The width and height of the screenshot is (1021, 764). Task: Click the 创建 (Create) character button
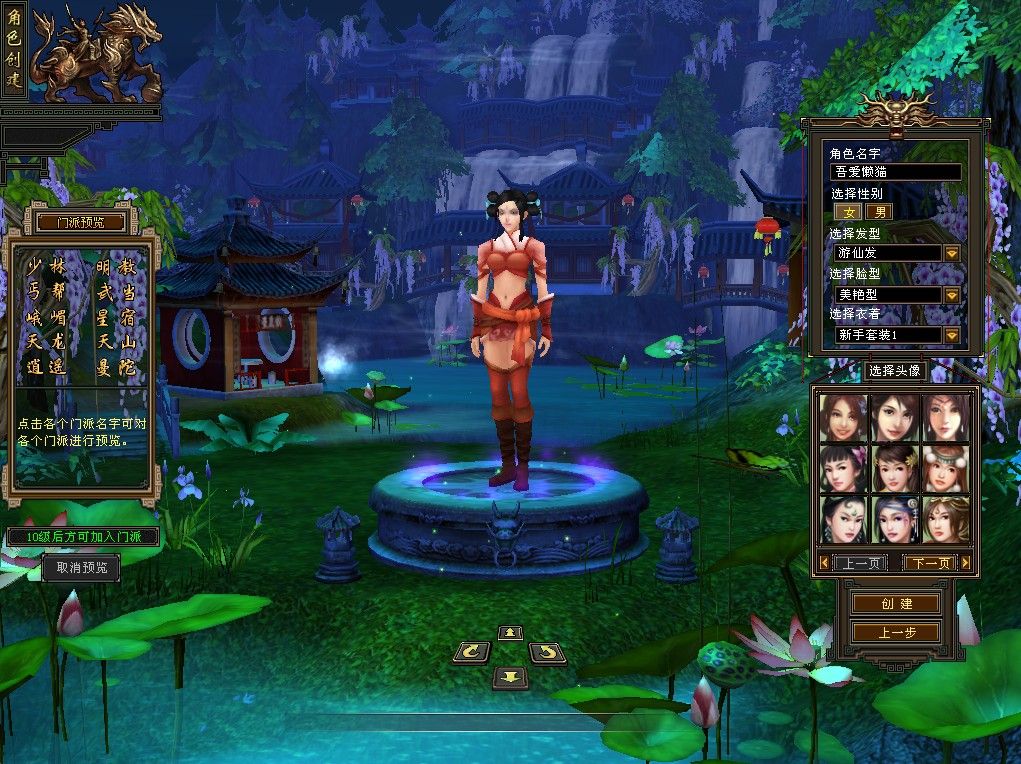point(896,604)
